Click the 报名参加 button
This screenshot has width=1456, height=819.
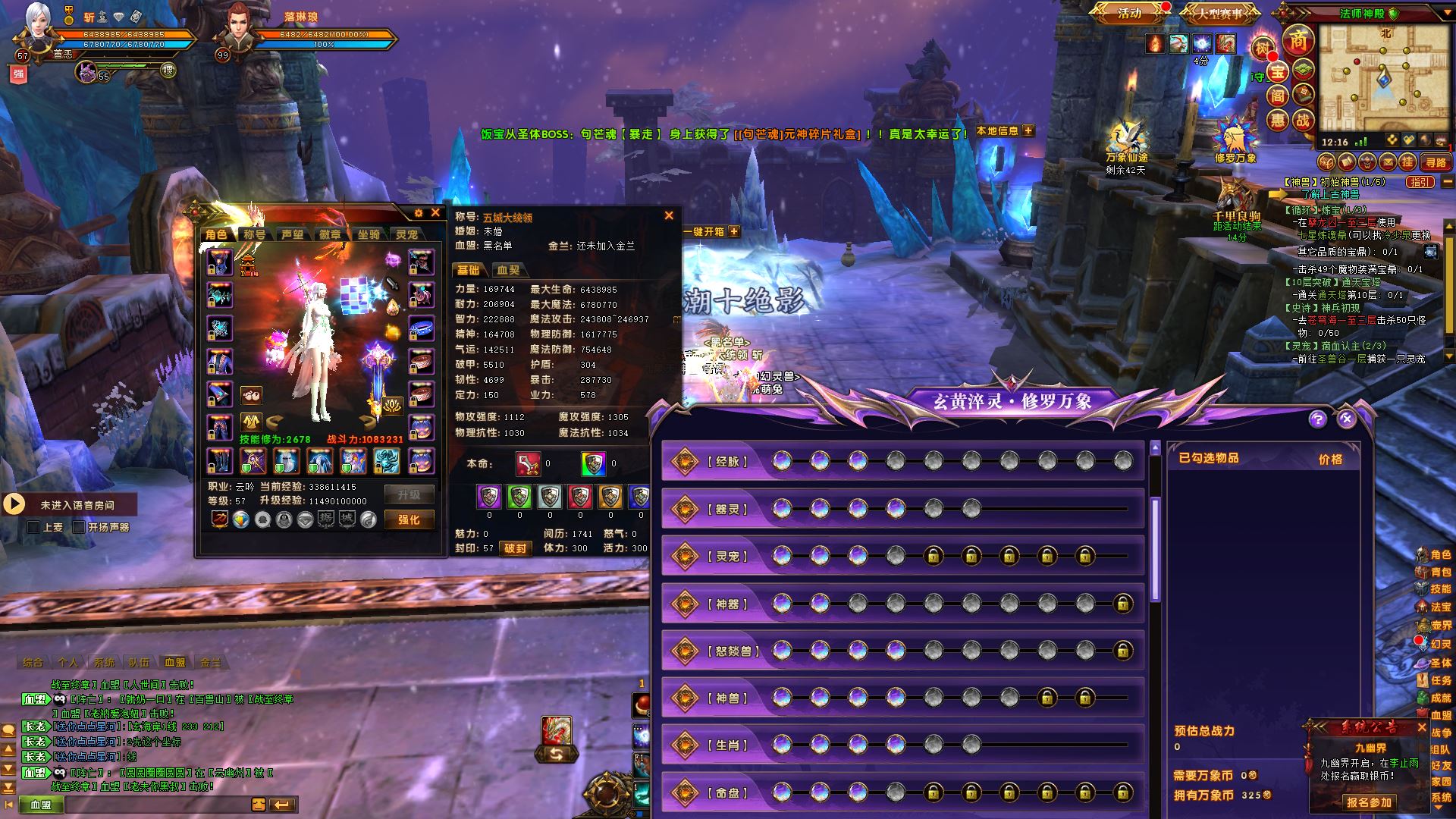click(1369, 802)
